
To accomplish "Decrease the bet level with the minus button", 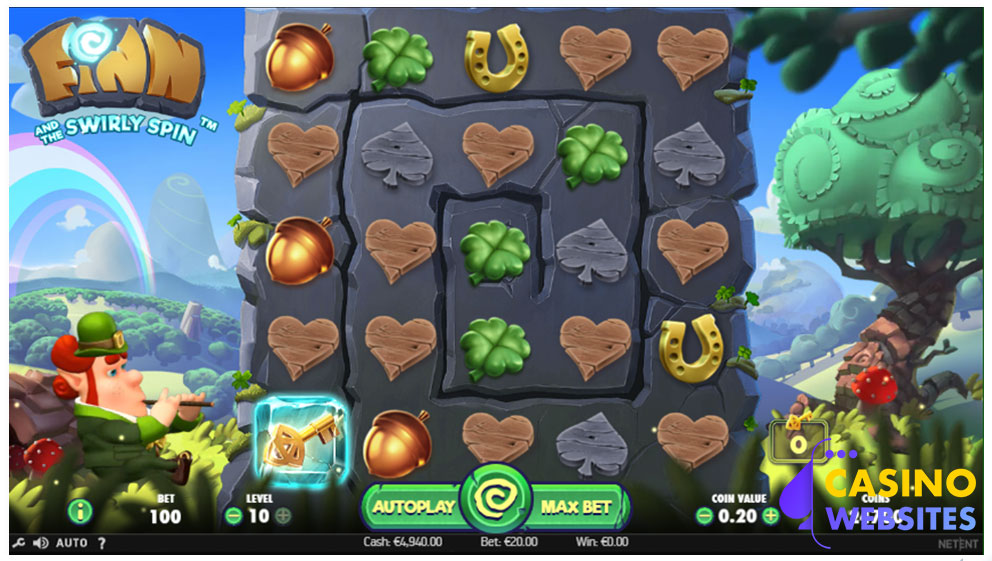I will coord(233,516).
